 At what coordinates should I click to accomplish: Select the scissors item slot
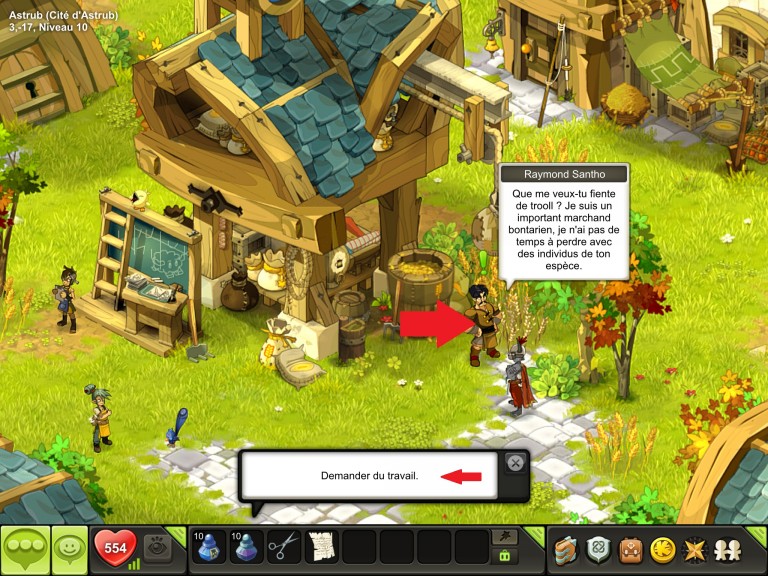click(x=284, y=547)
